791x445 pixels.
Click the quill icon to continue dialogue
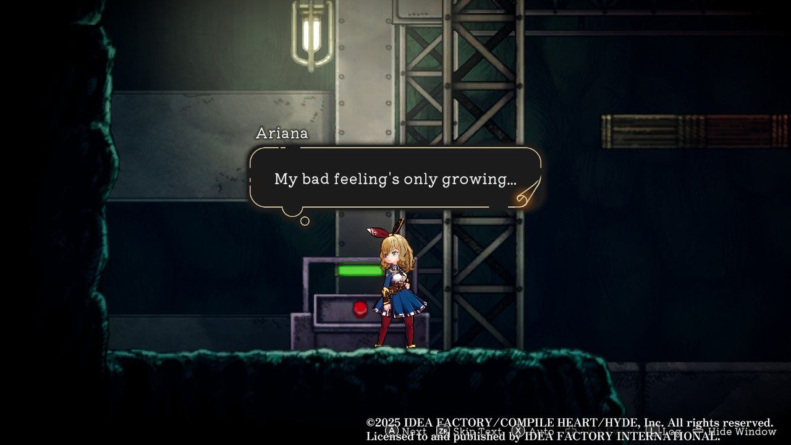525,193
